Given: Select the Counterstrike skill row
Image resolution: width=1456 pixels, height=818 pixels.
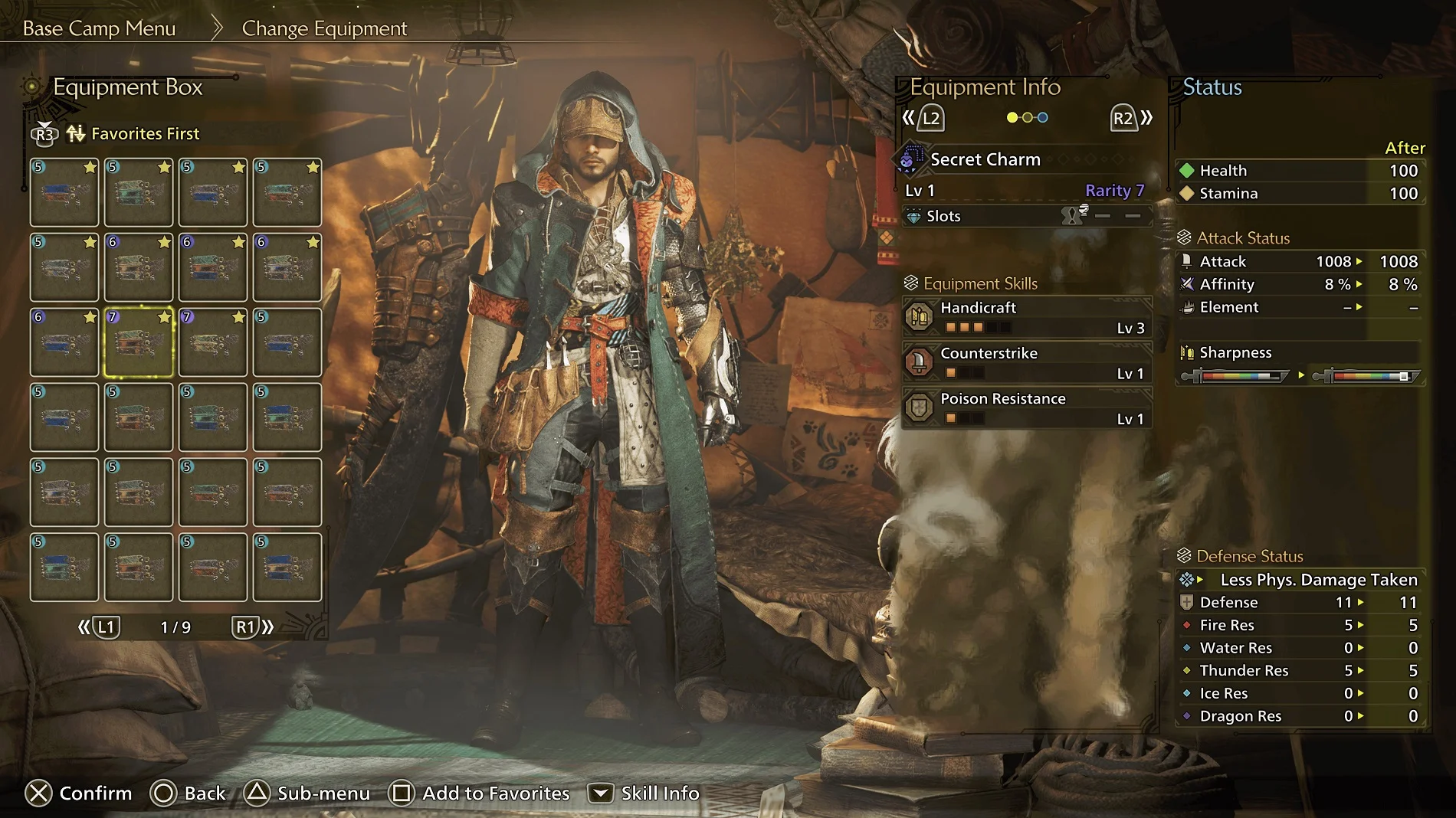Looking at the screenshot, I should (x=1027, y=363).
